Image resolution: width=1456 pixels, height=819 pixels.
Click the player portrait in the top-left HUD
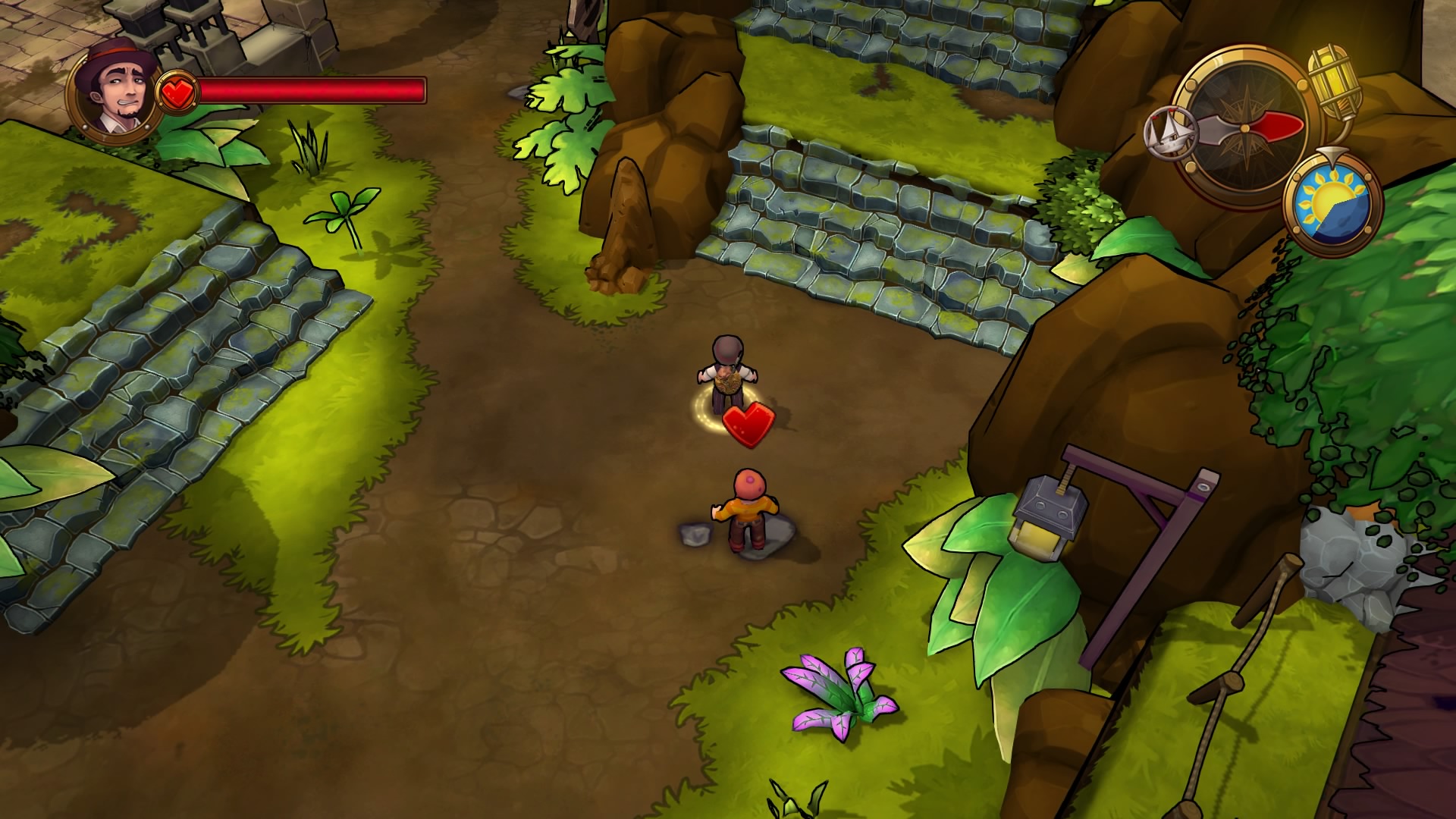(114, 91)
